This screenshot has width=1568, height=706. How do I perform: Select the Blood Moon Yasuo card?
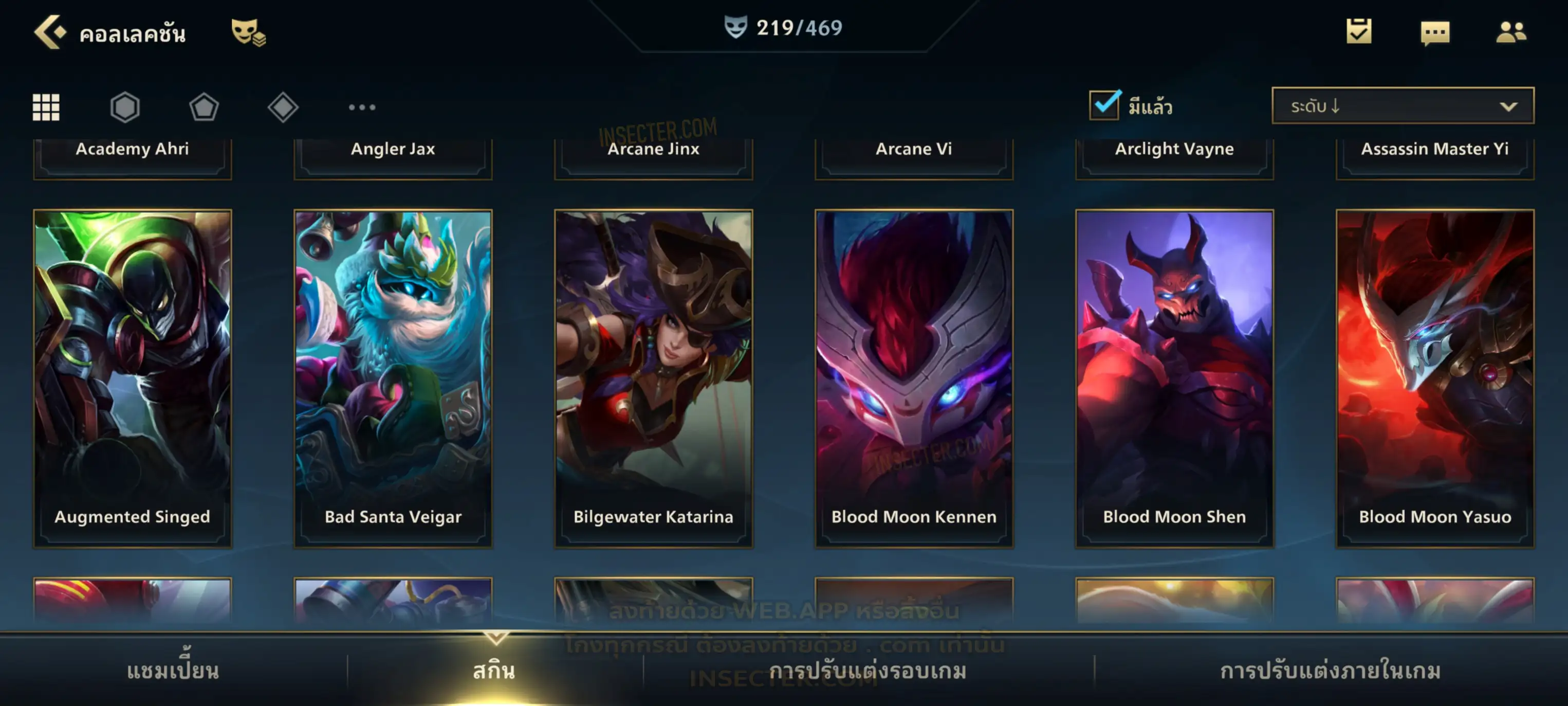(x=1435, y=377)
